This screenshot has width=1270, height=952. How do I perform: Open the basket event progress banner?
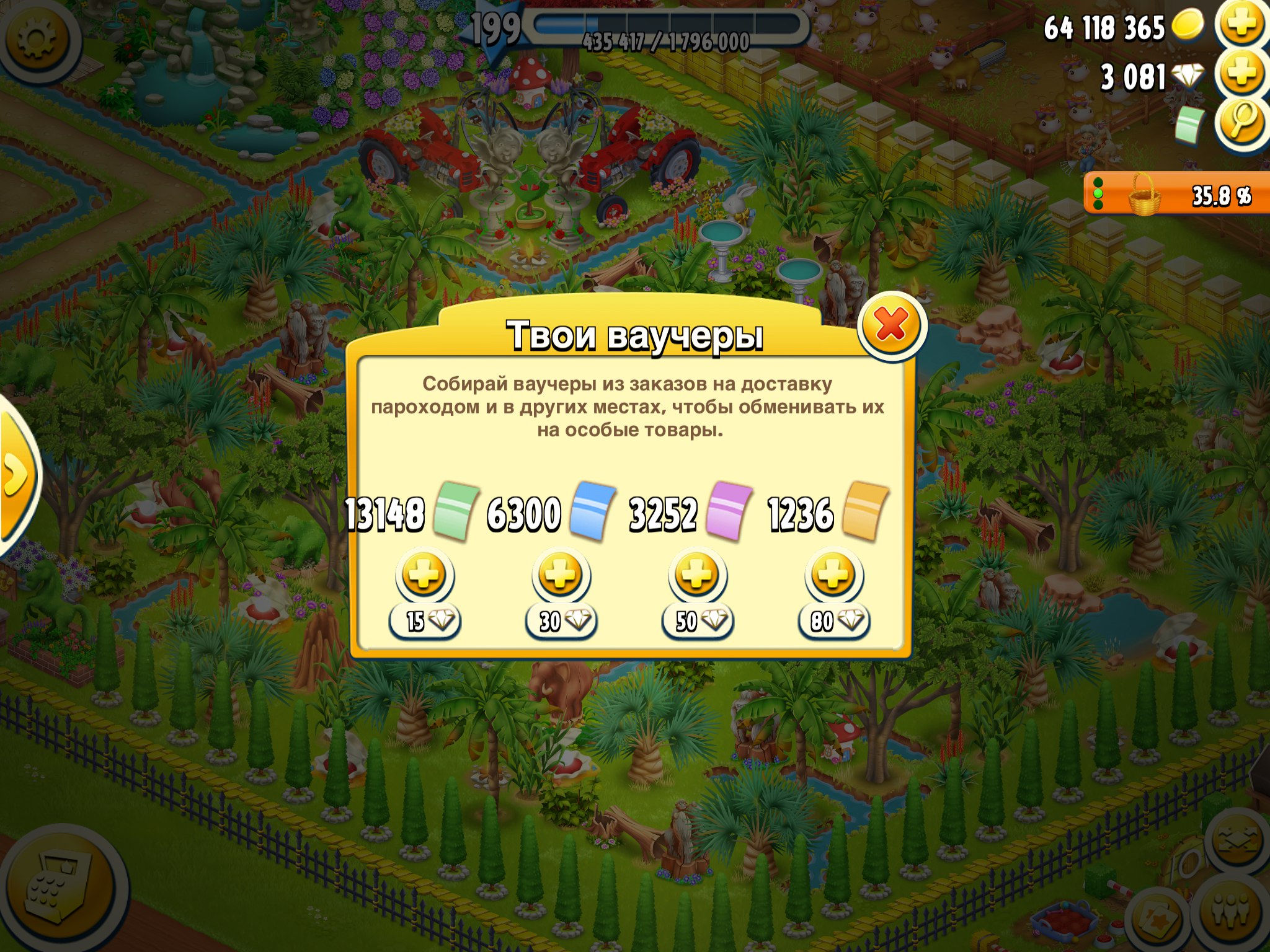1175,195
